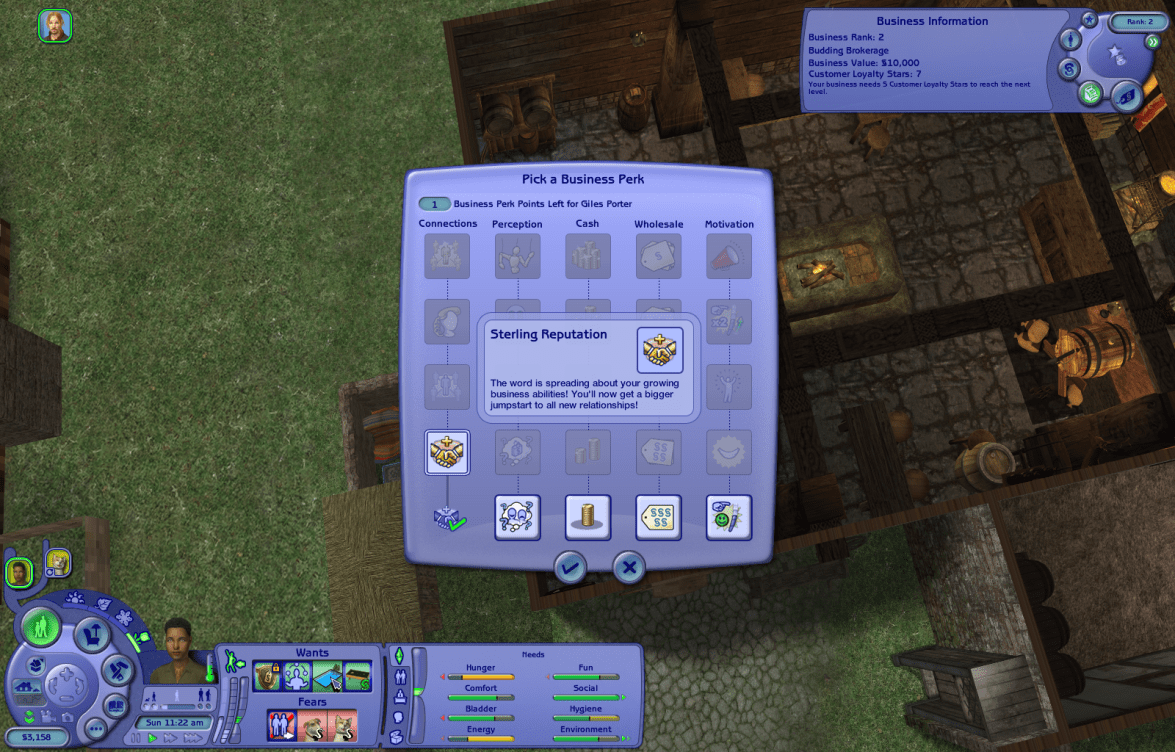Confirm the business perk with the checkmark

[570, 568]
